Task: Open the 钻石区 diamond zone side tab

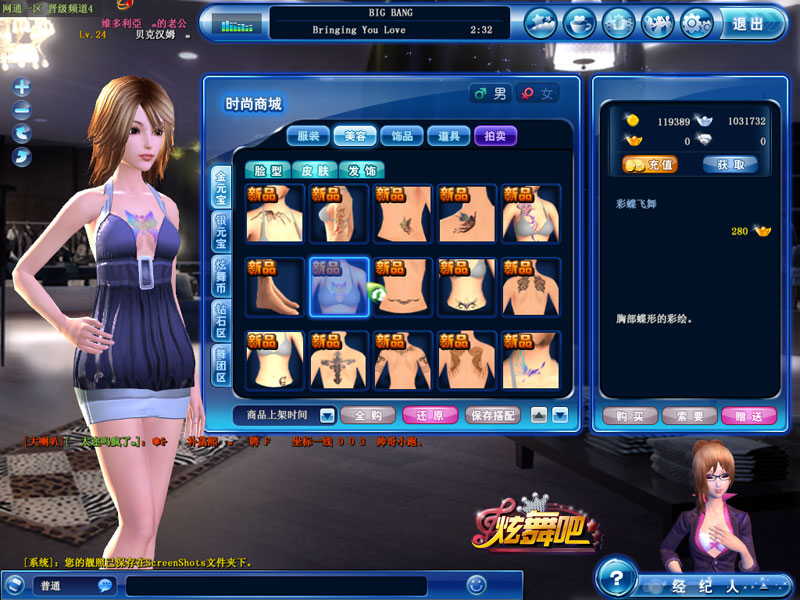Action: (x=220, y=320)
